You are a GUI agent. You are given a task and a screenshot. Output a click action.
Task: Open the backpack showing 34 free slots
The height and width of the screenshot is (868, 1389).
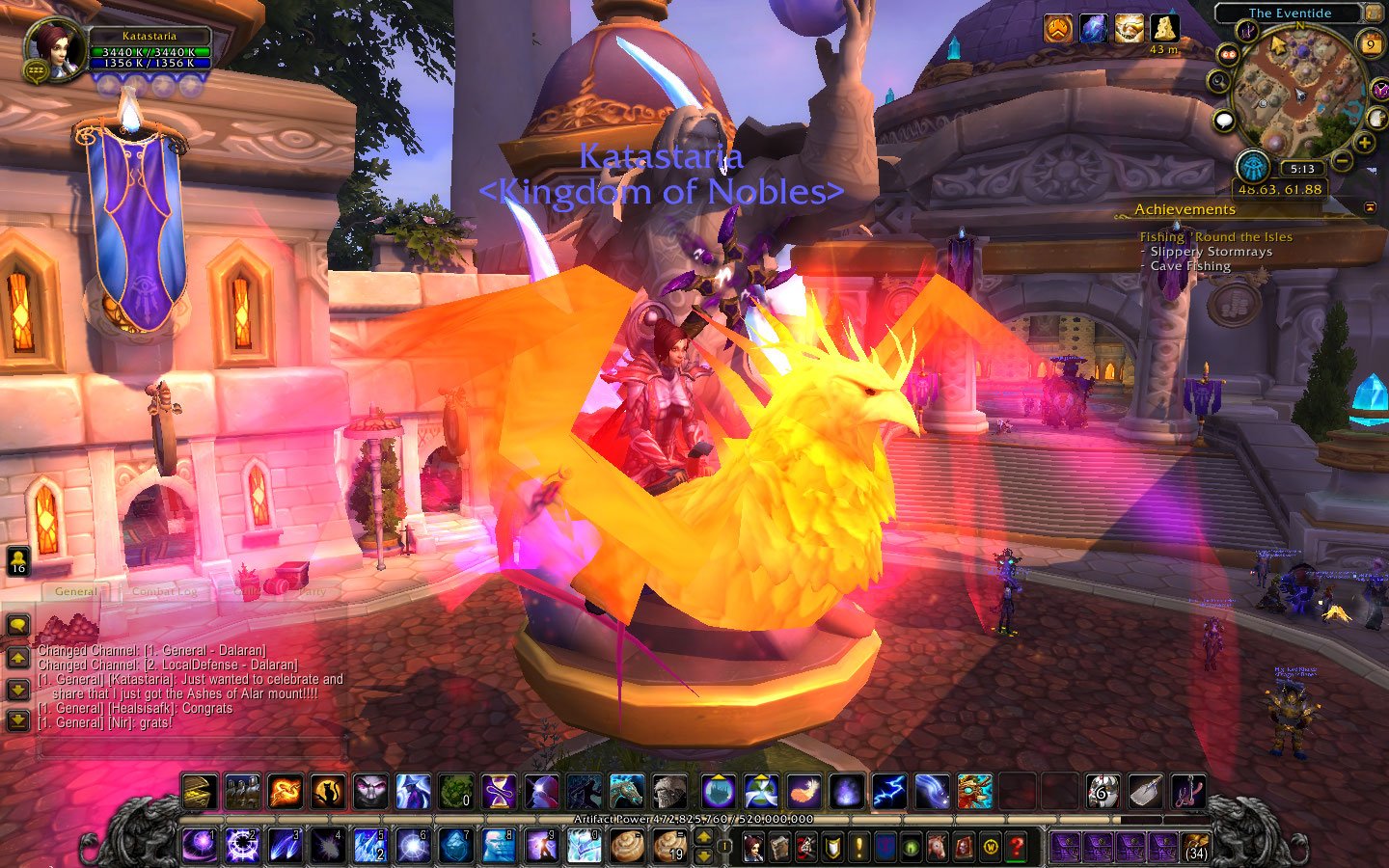[x=1196, y=847]
